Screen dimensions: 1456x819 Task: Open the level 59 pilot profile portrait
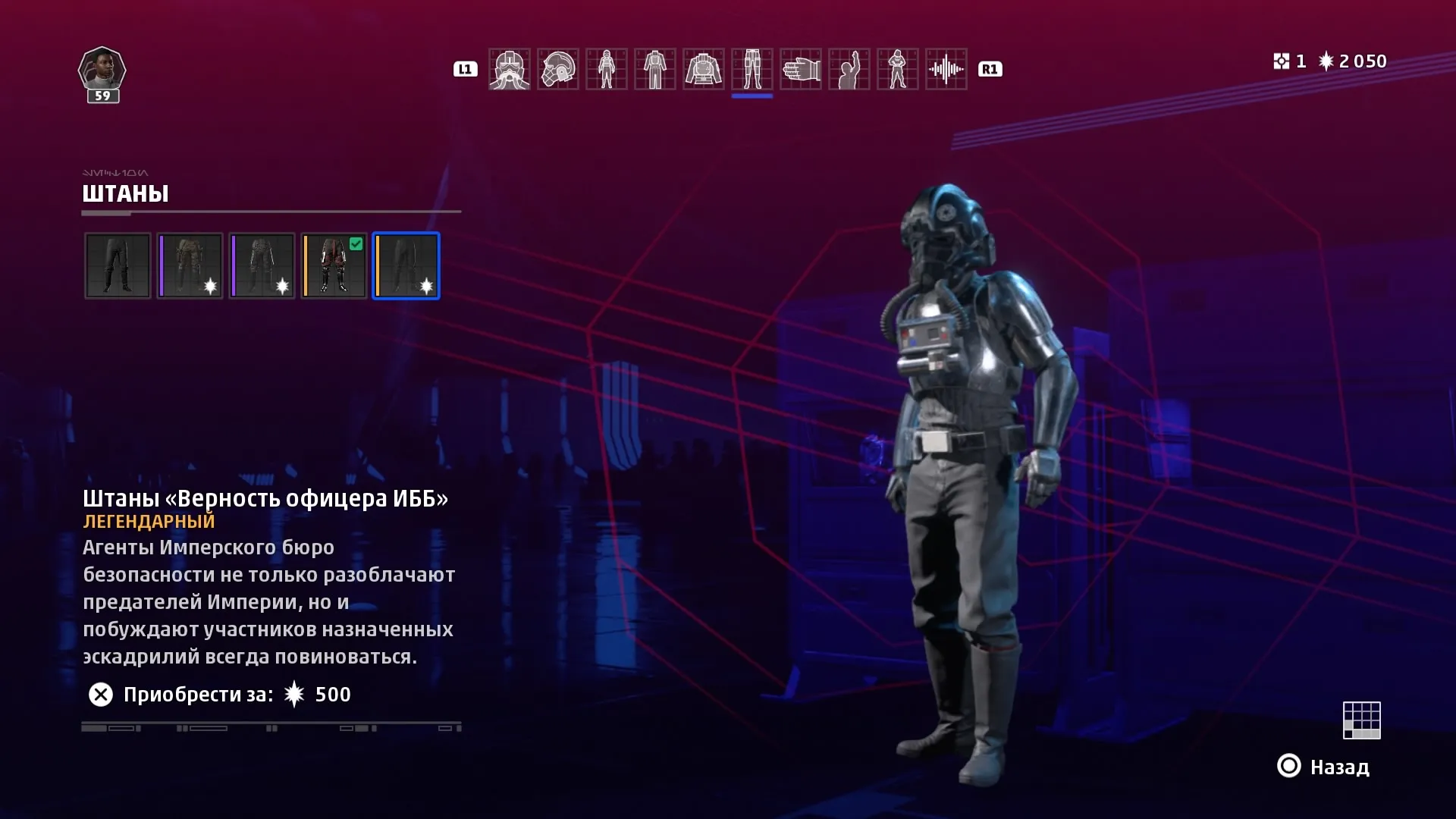[x=102, y=73]
